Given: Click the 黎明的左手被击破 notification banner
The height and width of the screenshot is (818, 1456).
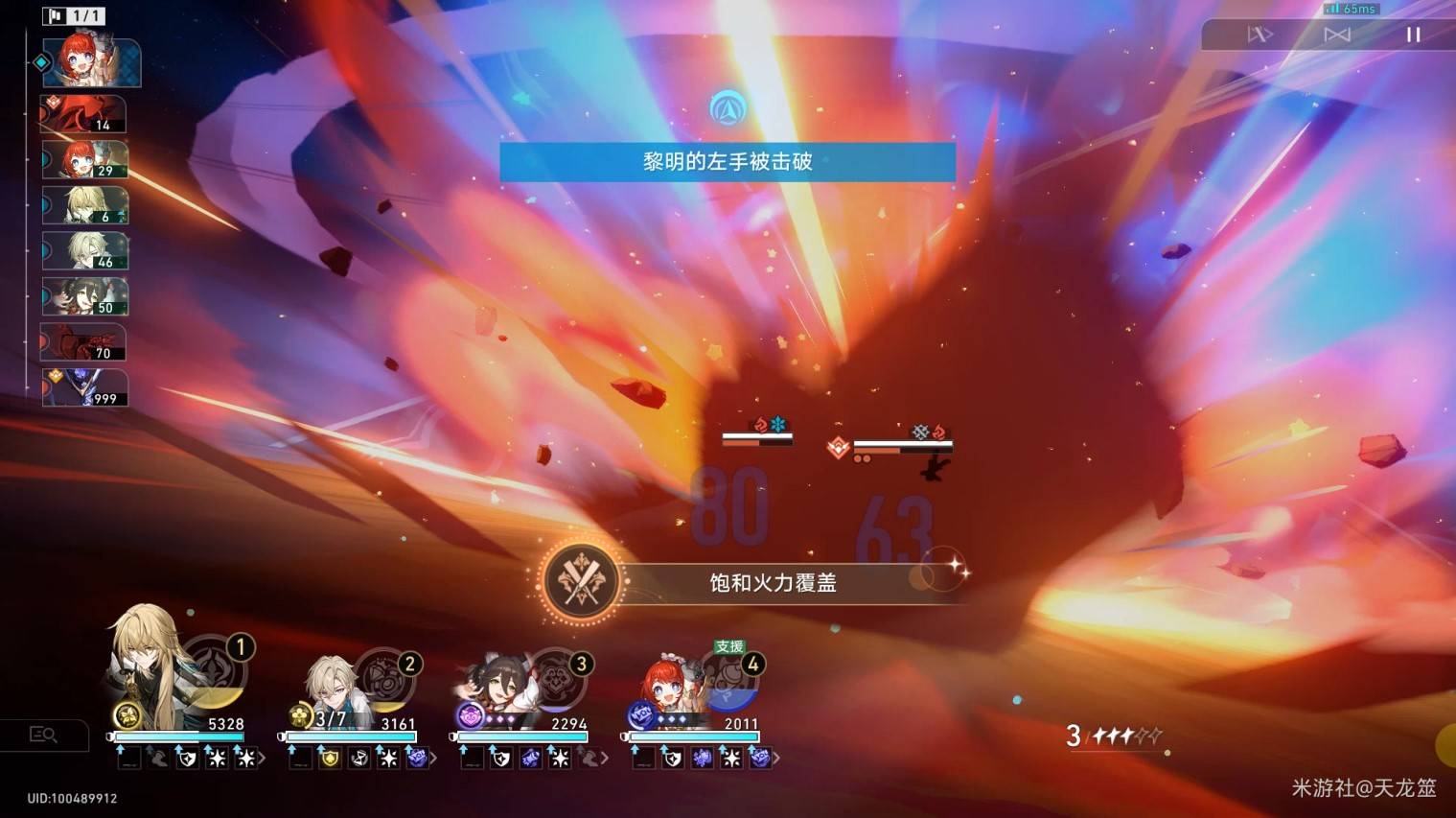Looking at the screenshot, I should tap(728, 162).
